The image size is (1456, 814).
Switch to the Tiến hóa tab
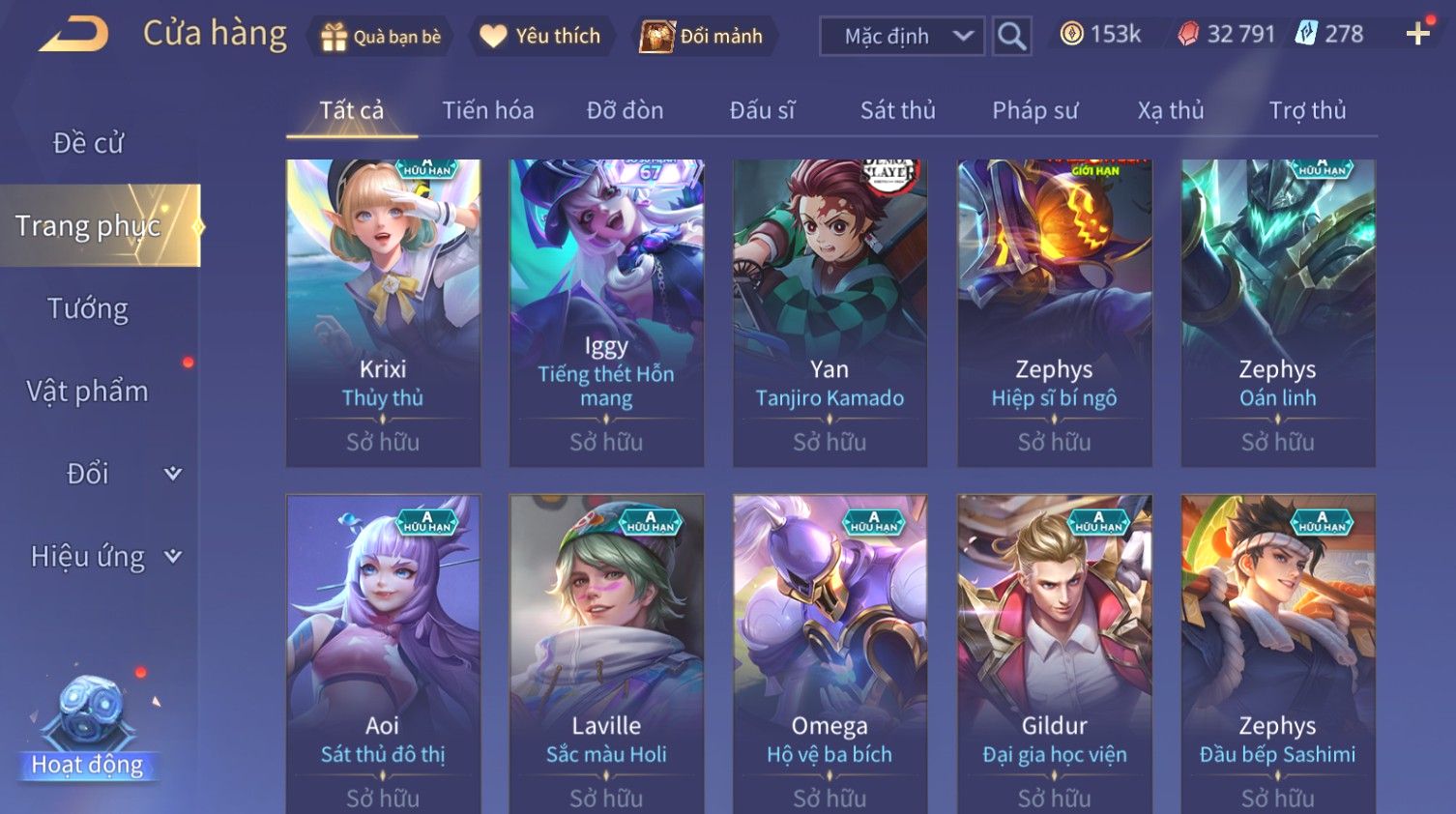point(487,110)
